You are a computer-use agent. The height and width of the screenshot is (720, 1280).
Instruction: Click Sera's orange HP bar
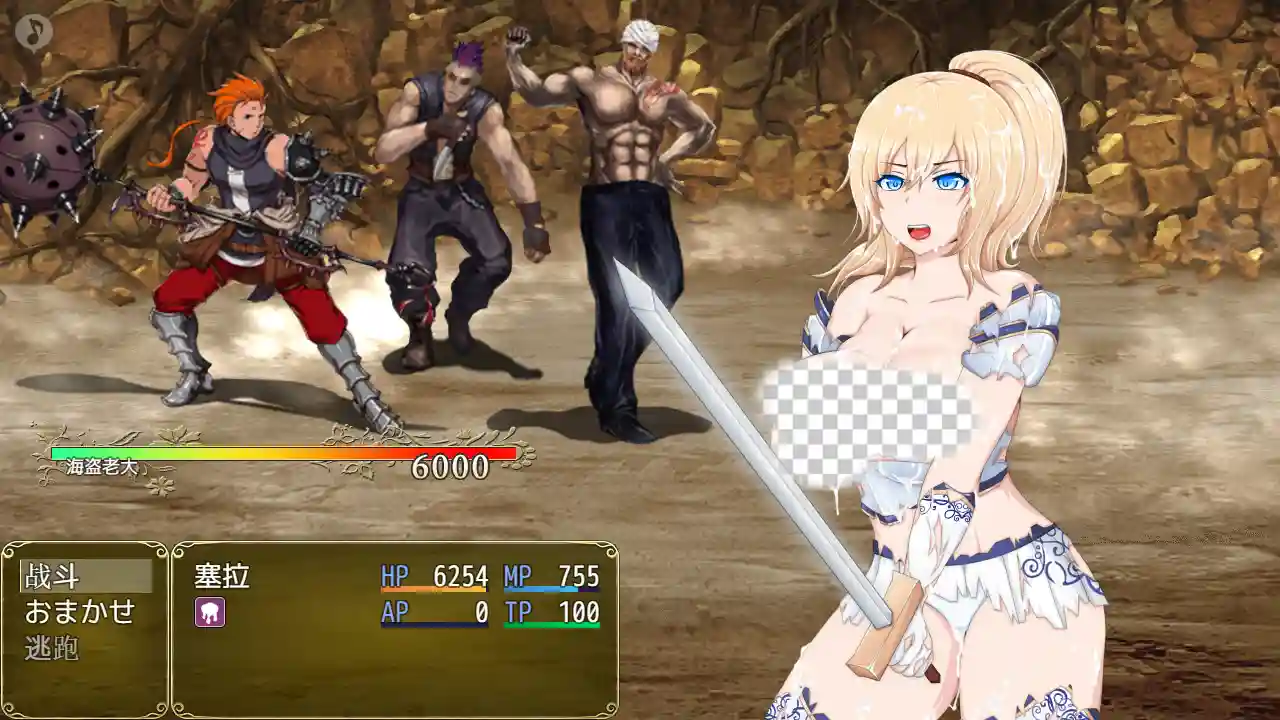coord(432,590)
